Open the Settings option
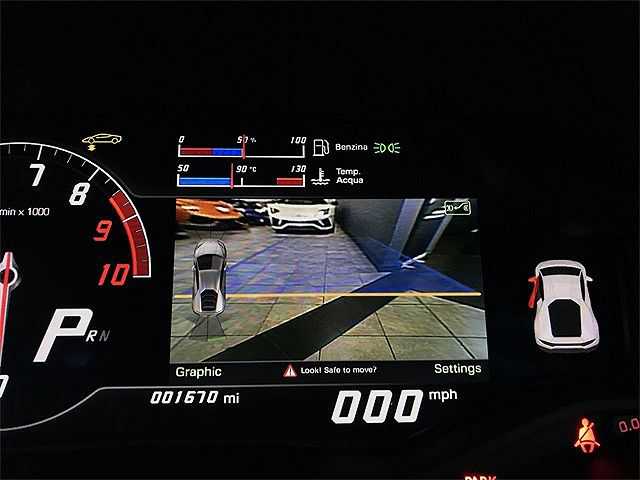Image resolution: width=640 pixels, height=480 pixels. 457,369
